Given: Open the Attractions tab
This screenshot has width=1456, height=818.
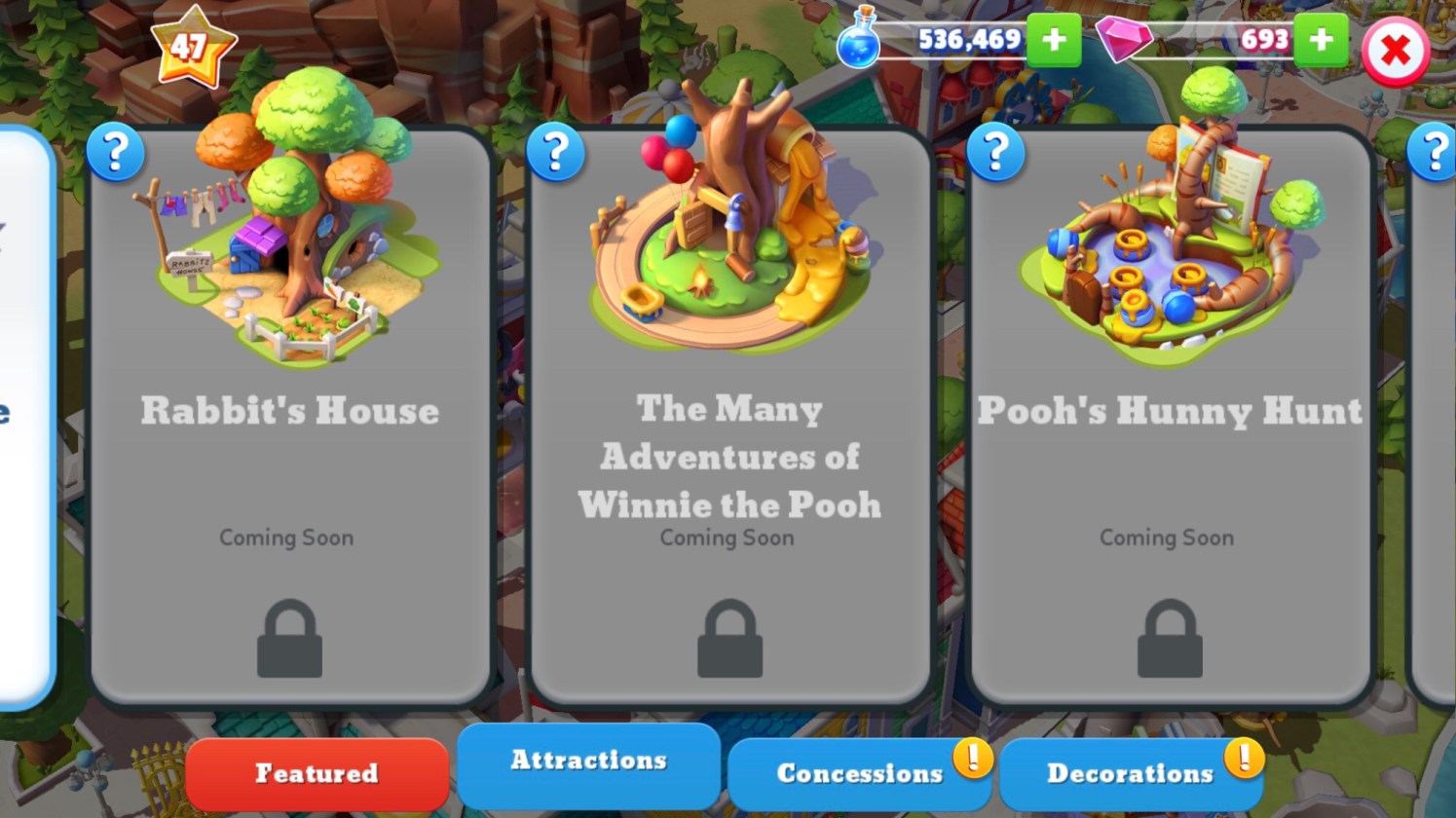Looking at the screenshot, I should pyautogui.click(x=588, y=762).
